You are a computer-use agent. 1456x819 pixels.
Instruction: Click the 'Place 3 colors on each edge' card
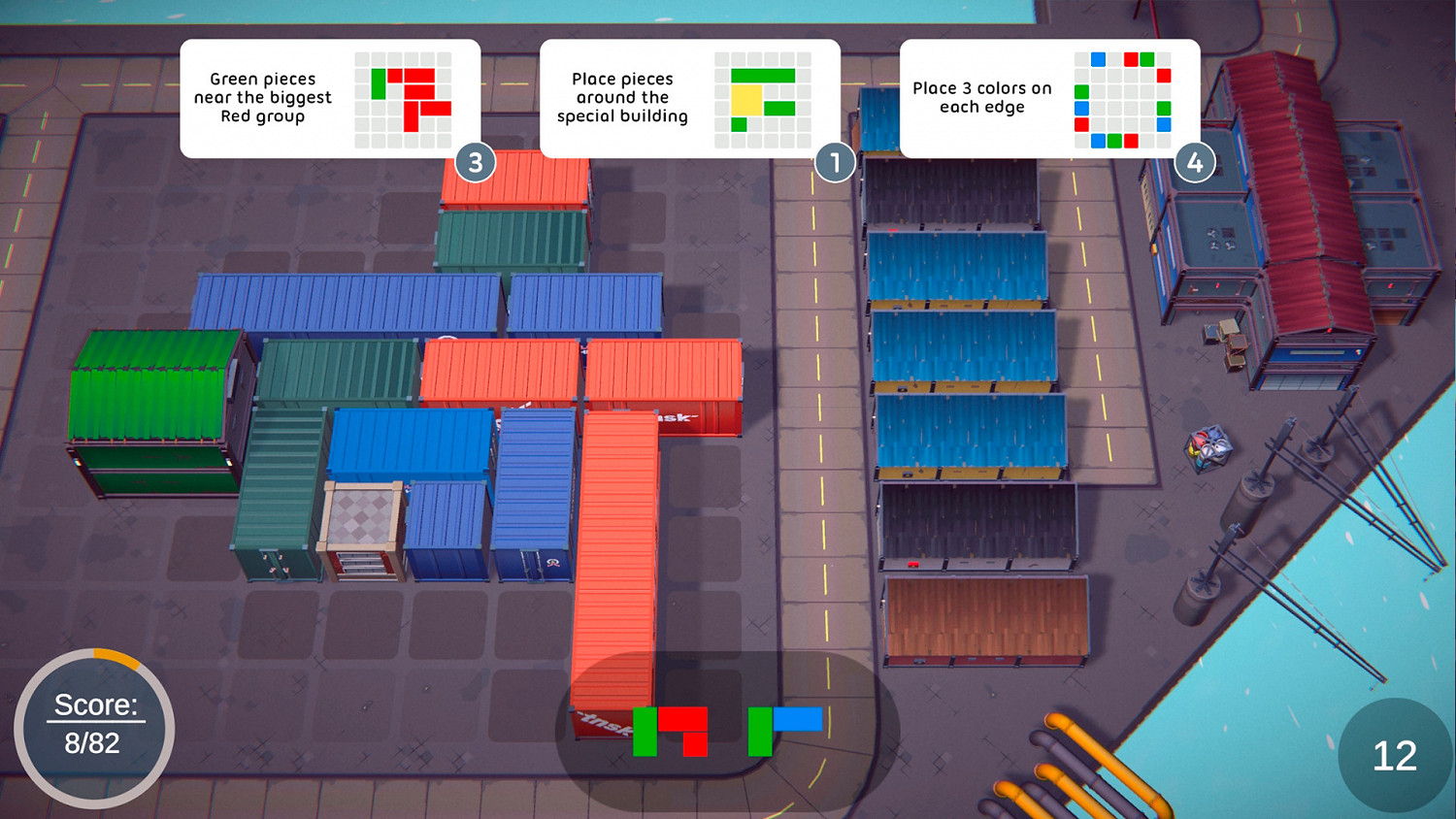point(1050,97)
